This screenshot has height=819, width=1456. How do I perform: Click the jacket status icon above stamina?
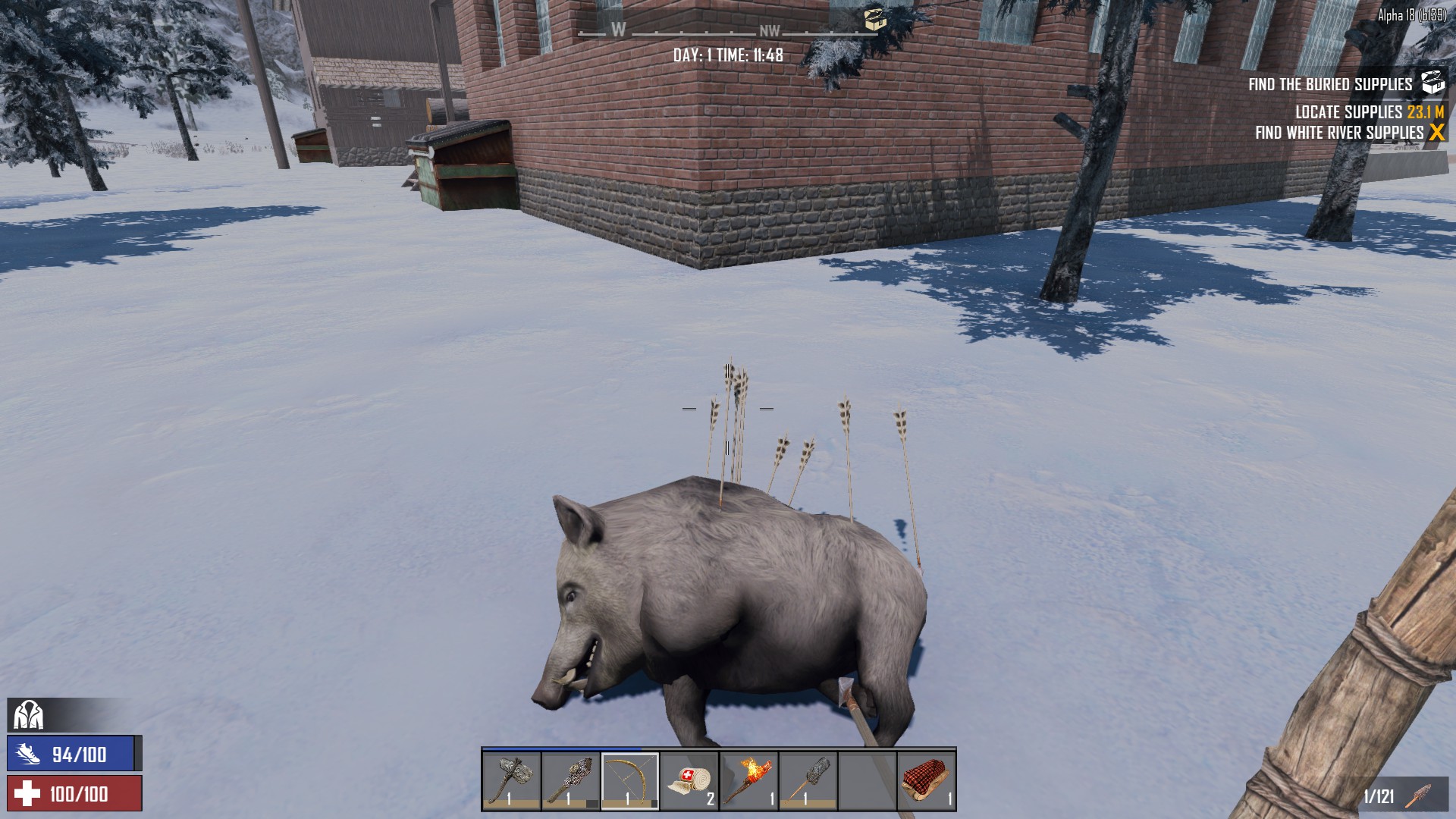tap(29, 714)
